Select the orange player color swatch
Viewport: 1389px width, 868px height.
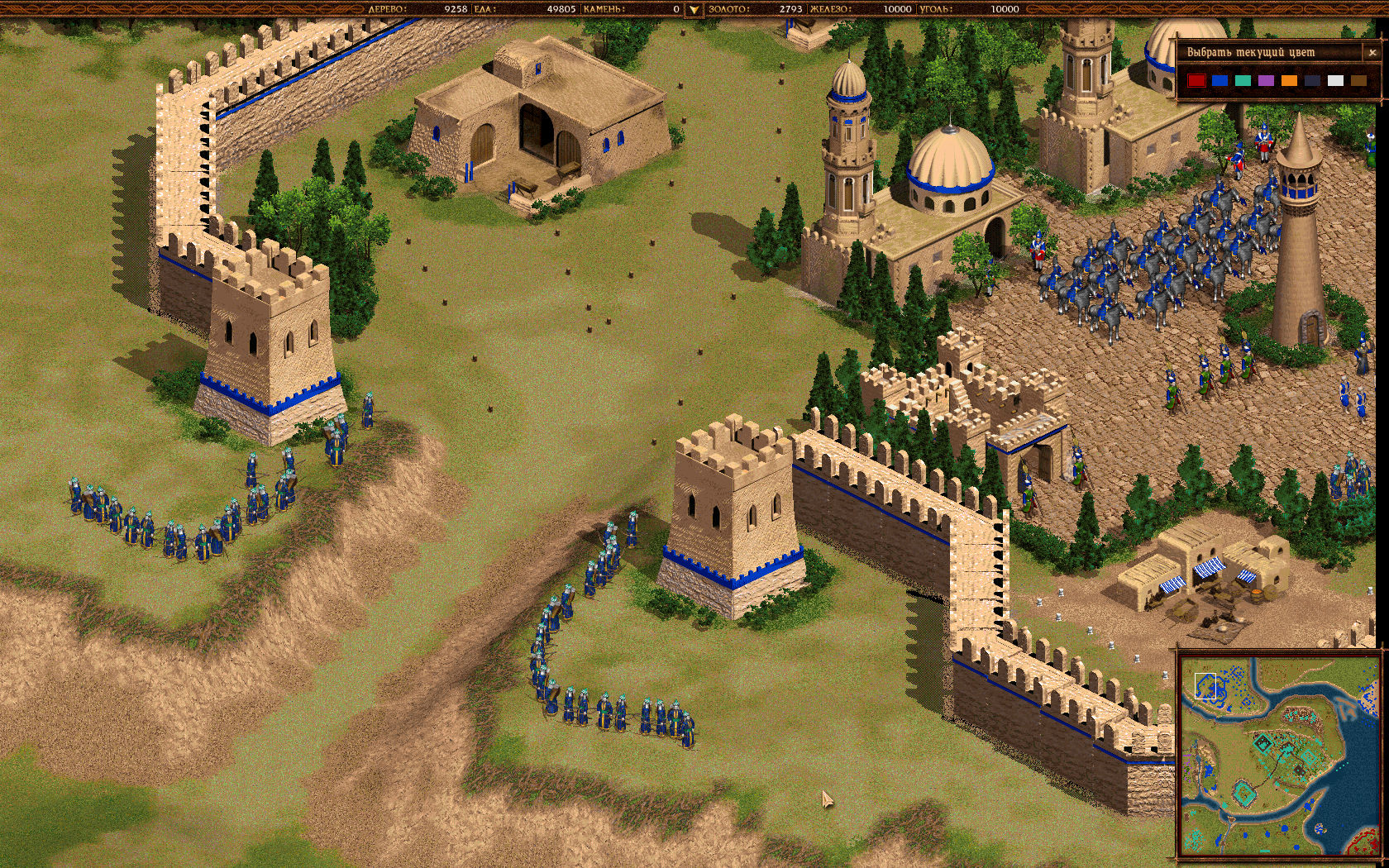point(1288,80)
